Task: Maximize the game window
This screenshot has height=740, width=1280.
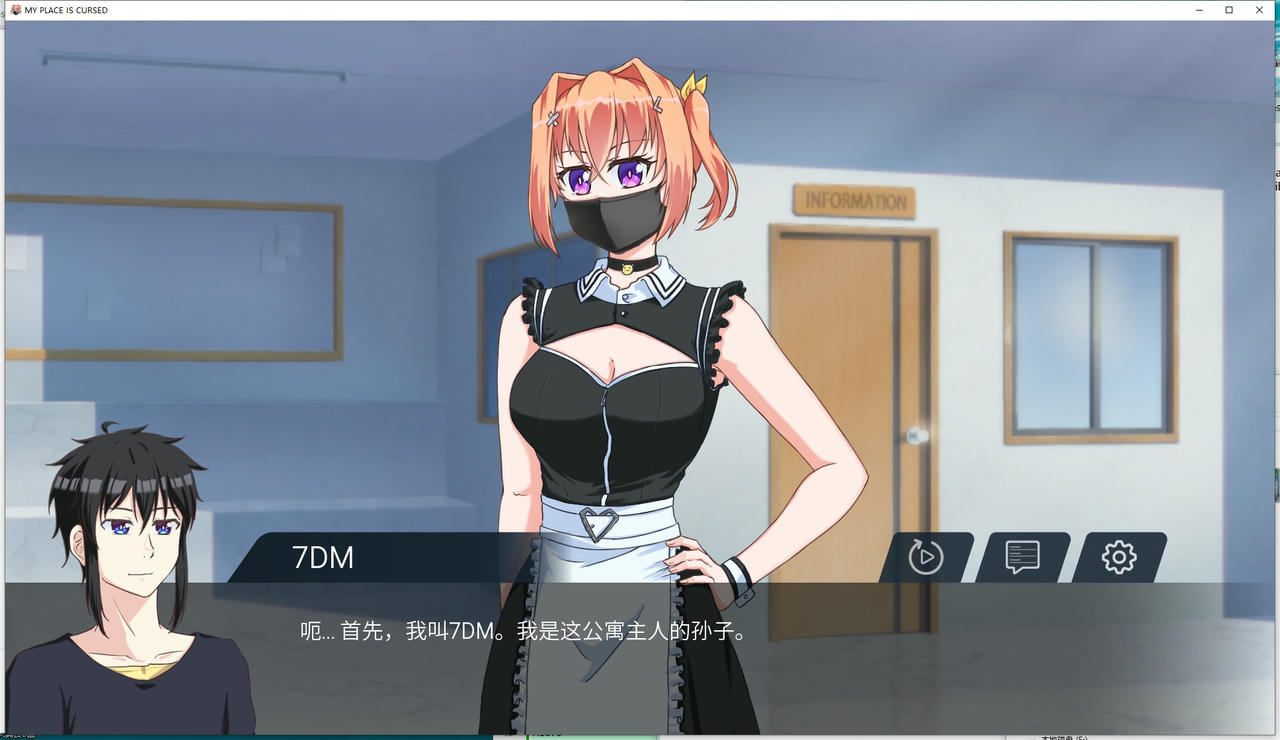Action: tap(1229, 10)
